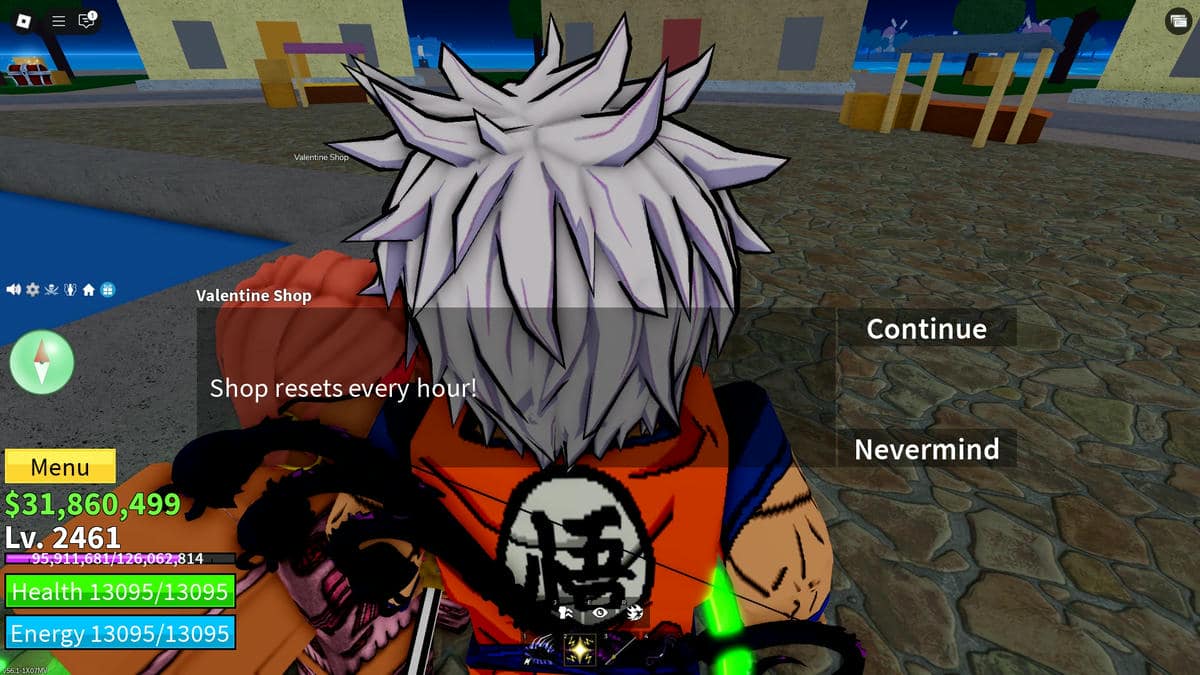1200x675 pixels.
Task: Click the pirate skull and swords icon
Action: pyautogui.click(x=51, y=290)
